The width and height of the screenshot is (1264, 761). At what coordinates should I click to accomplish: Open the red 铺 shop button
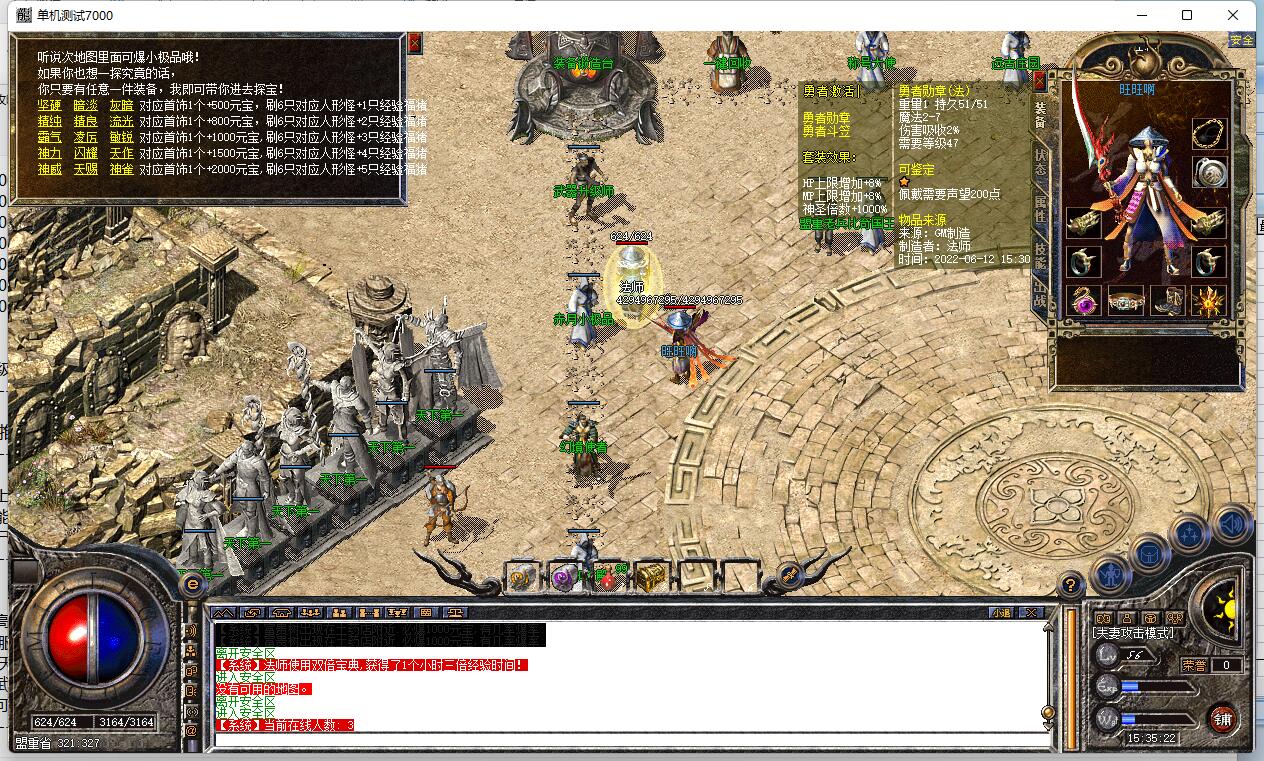[x=1222, y=718]
